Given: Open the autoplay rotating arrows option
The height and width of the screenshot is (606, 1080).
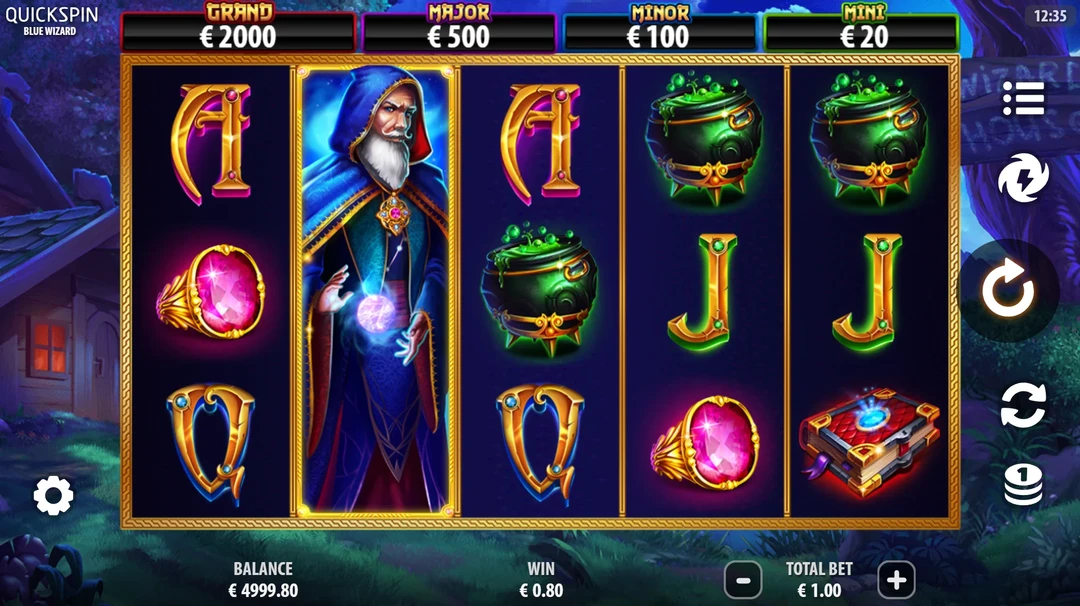Looking at the screenshot, I should 1022,406.
